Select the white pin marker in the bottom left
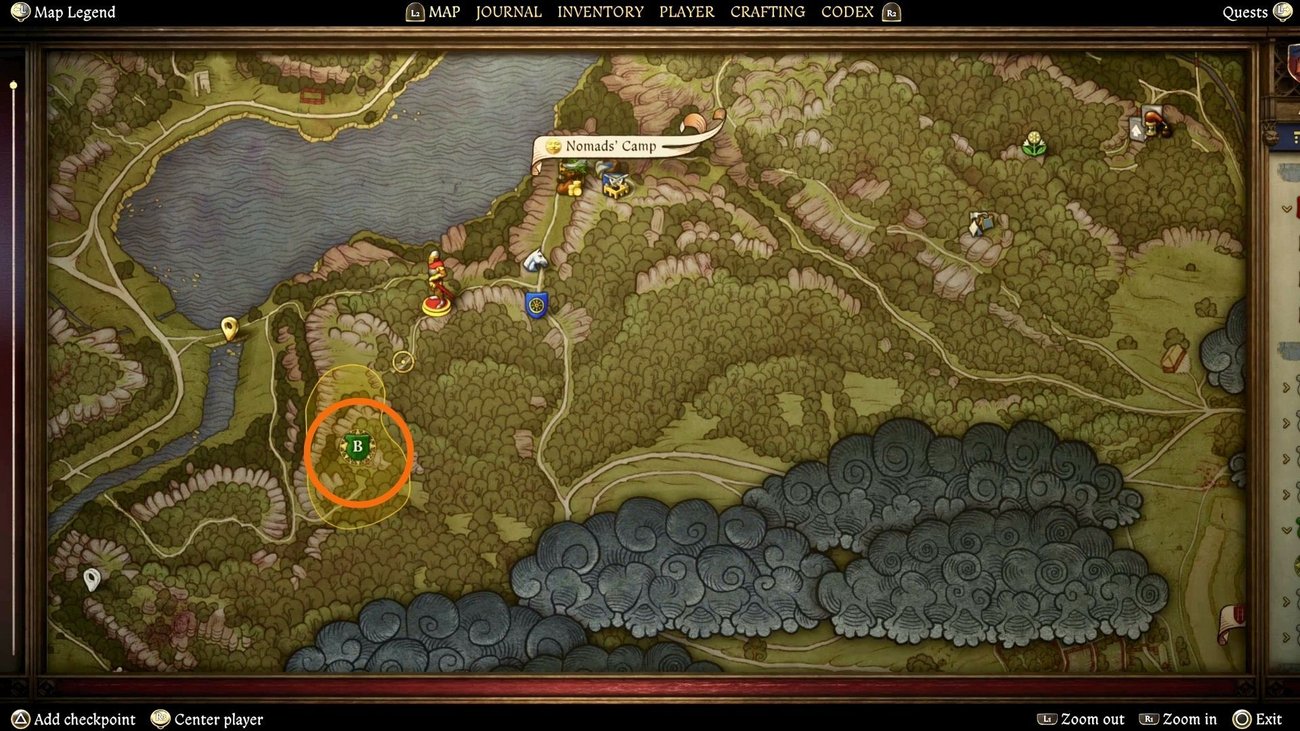 (x=93, y=578)
